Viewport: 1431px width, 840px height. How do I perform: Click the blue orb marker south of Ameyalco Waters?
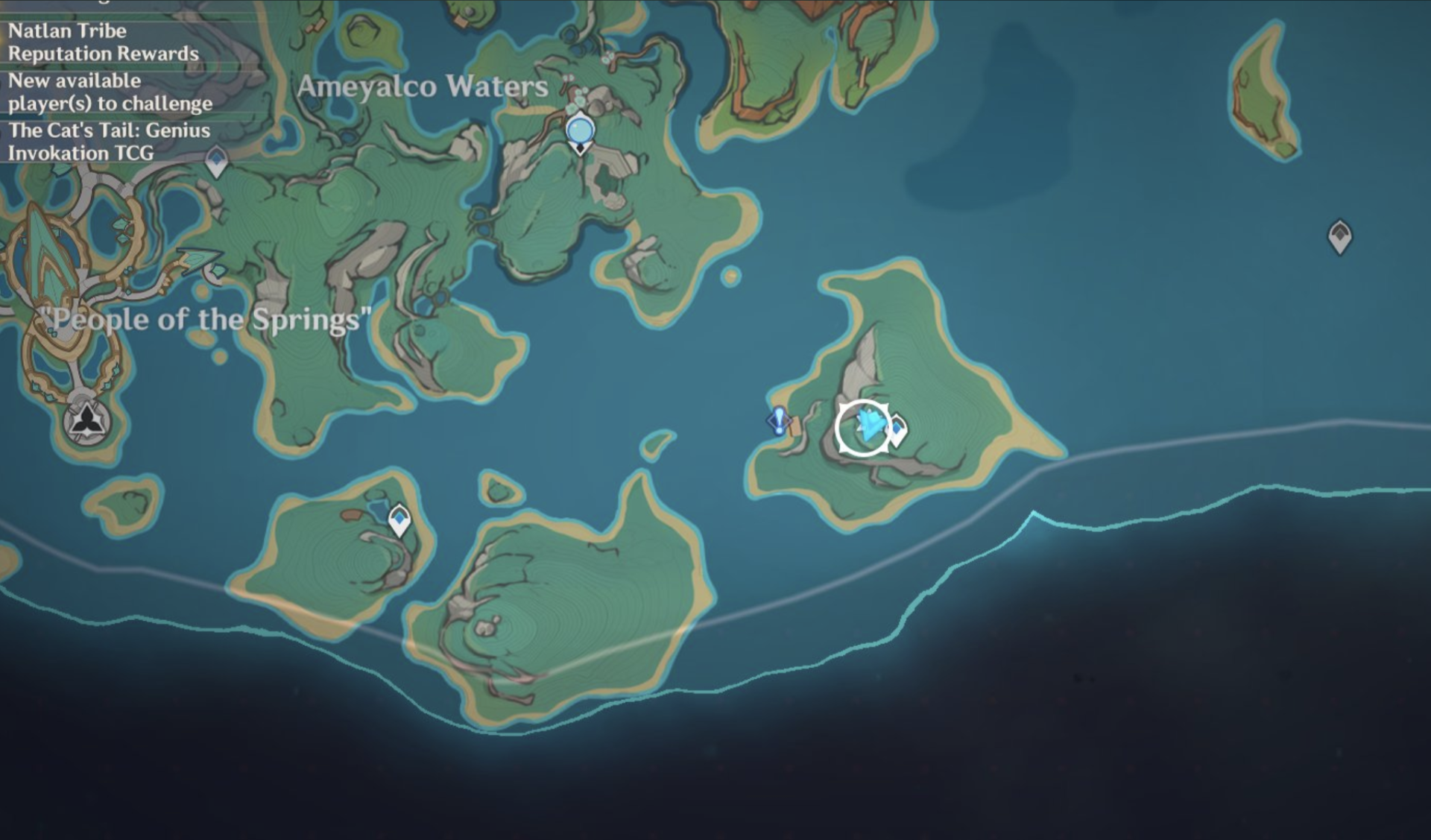point(579,130)
